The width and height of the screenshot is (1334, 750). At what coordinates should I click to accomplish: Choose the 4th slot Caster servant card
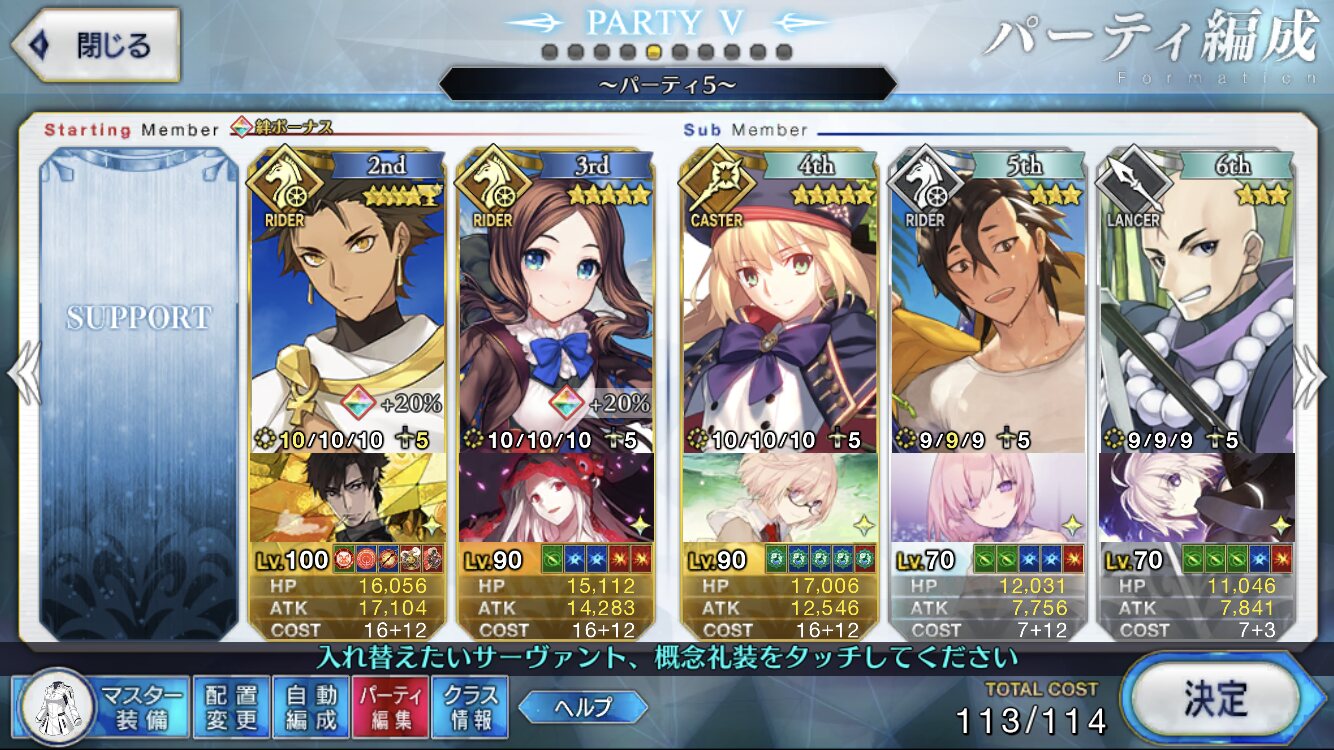pos(780,300)
